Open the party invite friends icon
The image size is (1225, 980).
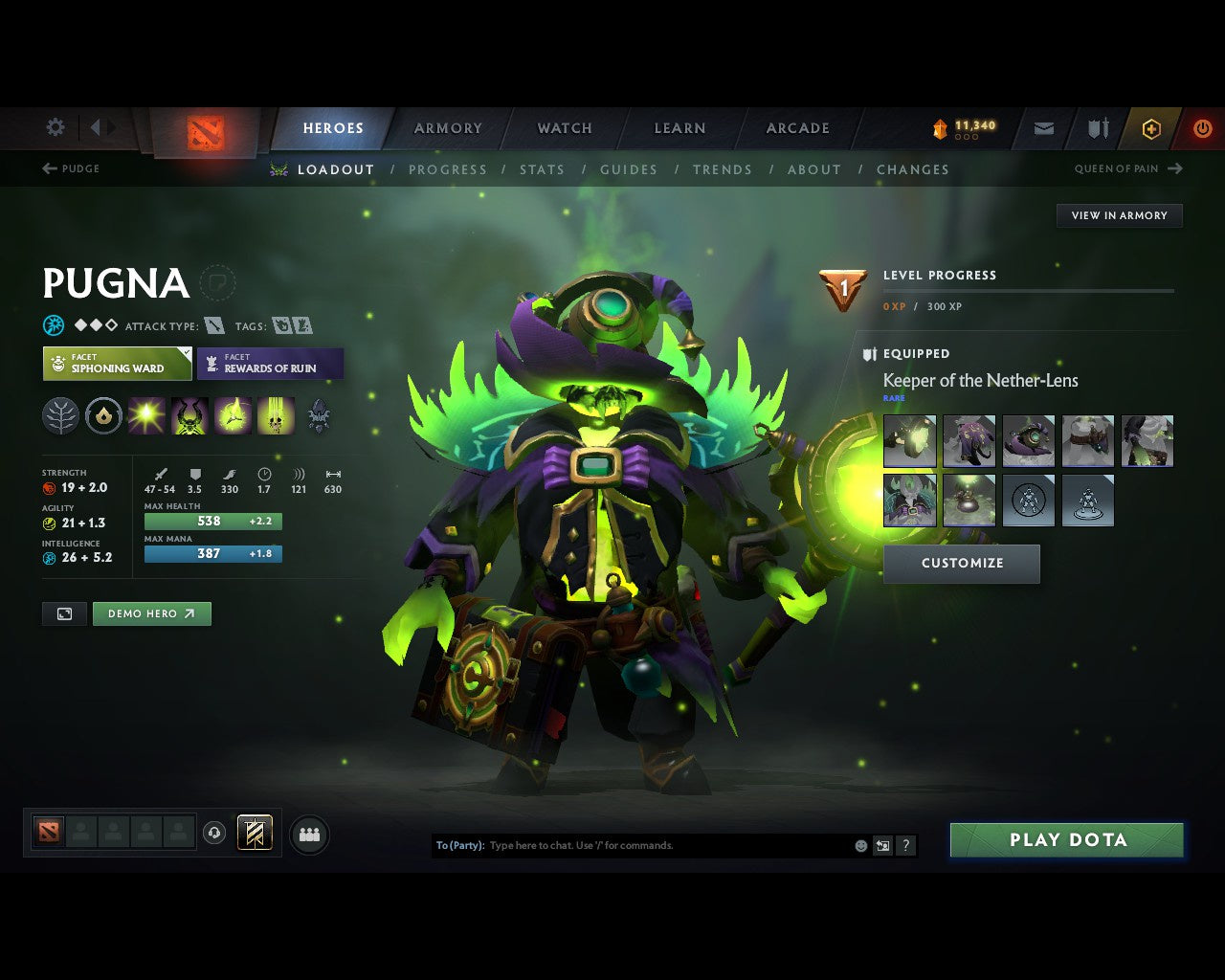(x=308, y=834)
